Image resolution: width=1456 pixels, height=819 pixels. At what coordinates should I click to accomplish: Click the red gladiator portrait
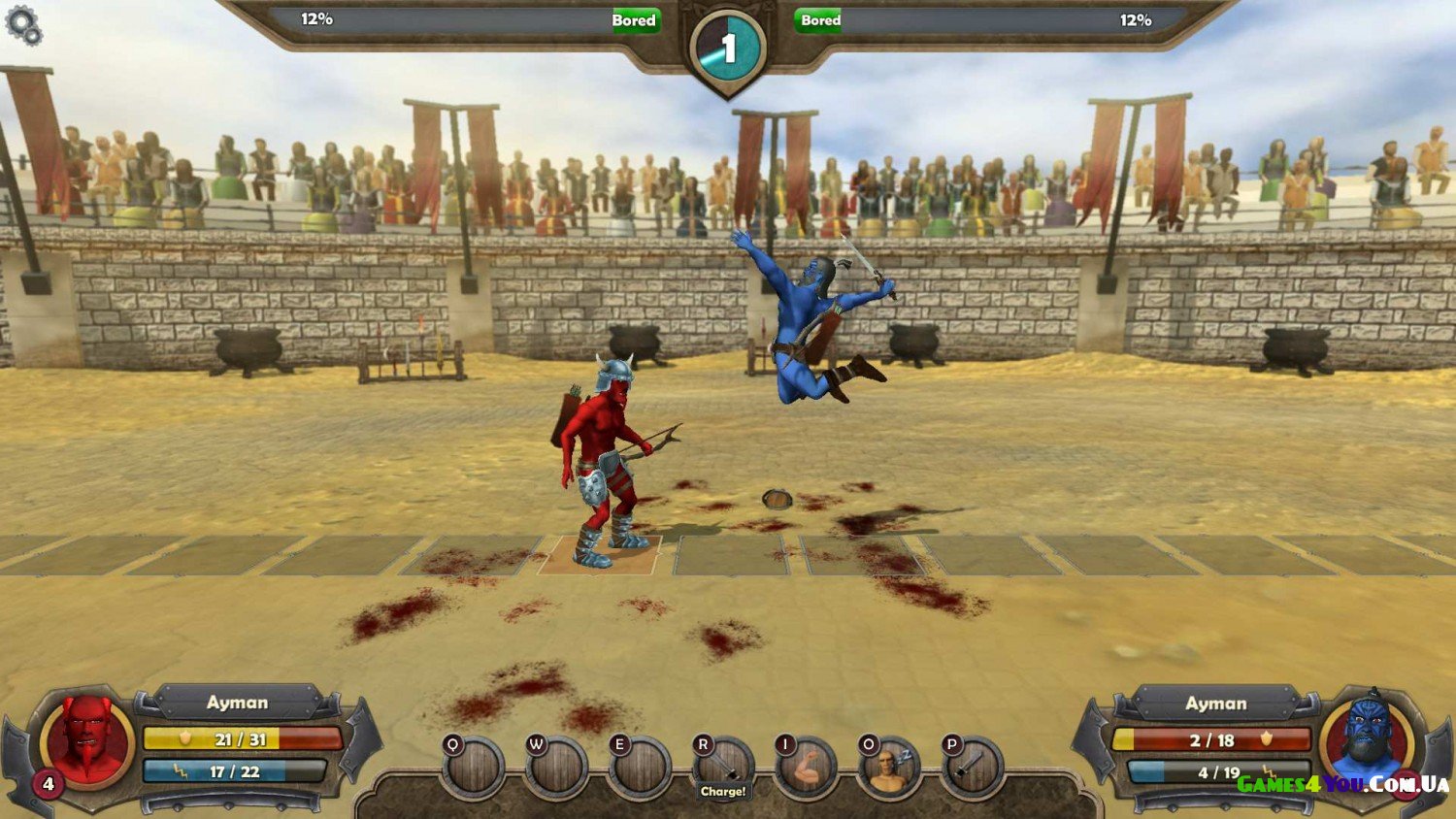(88, 740)
